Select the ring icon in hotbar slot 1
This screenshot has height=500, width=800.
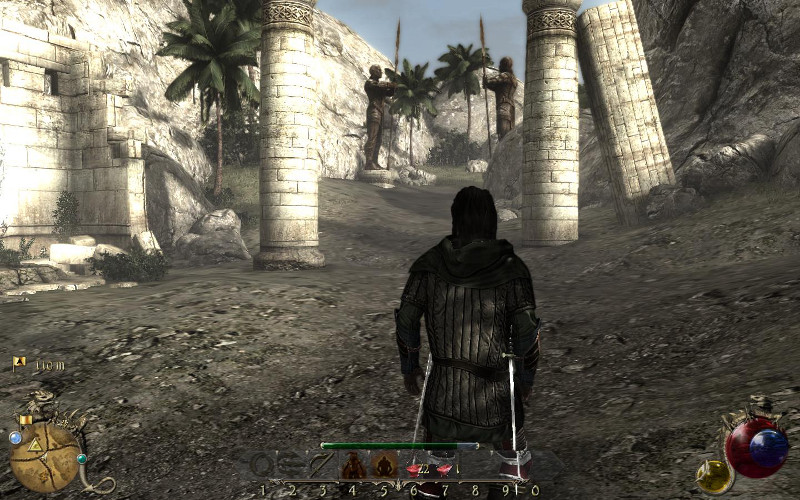pos(261,465)
